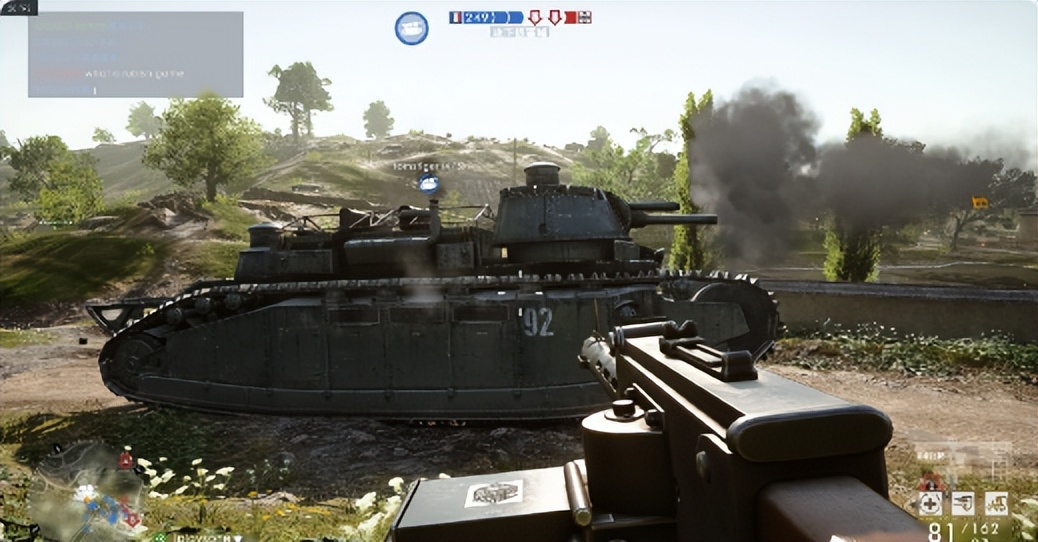
Task: Click the yellow objective marker near the smoke
Action: pyautogui.click(x=979, y=202)
